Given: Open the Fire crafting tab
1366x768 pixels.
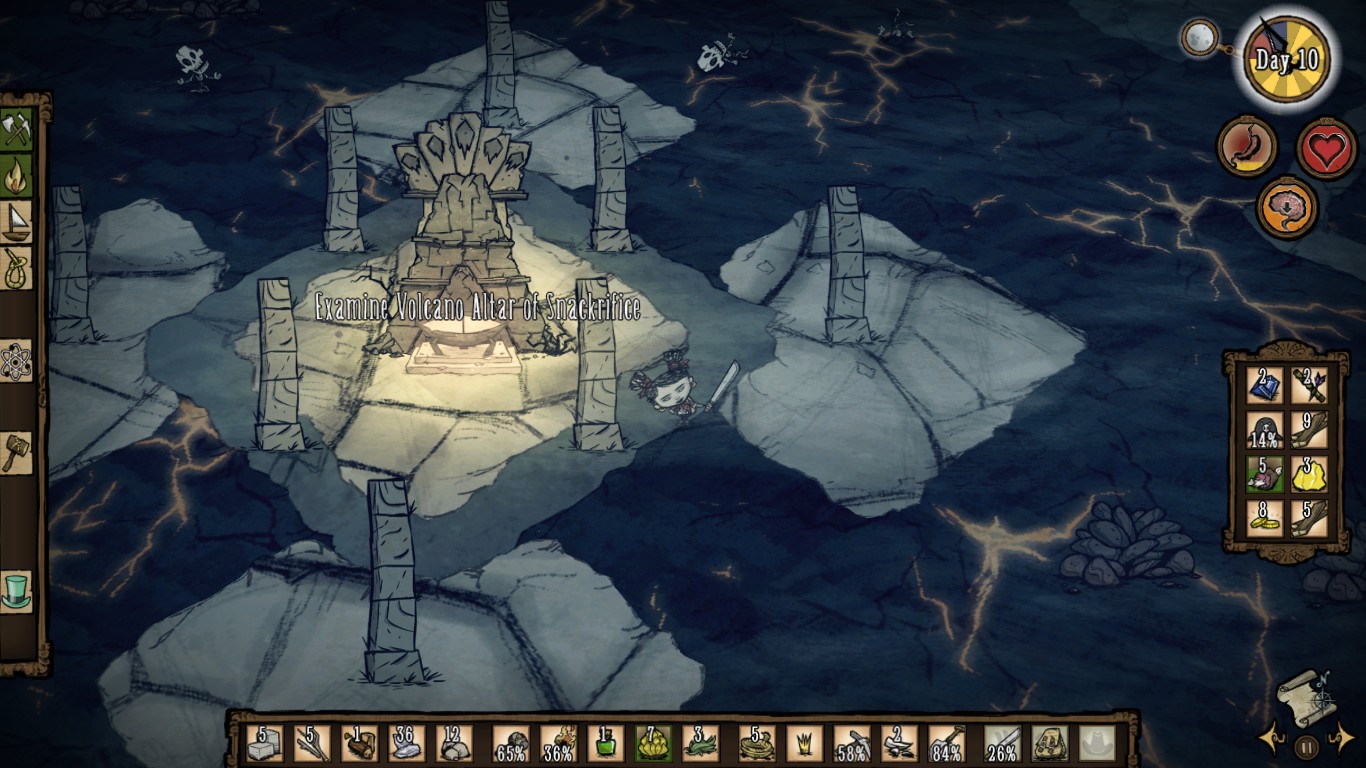Looking at the screenshot, I should [16, 175].
